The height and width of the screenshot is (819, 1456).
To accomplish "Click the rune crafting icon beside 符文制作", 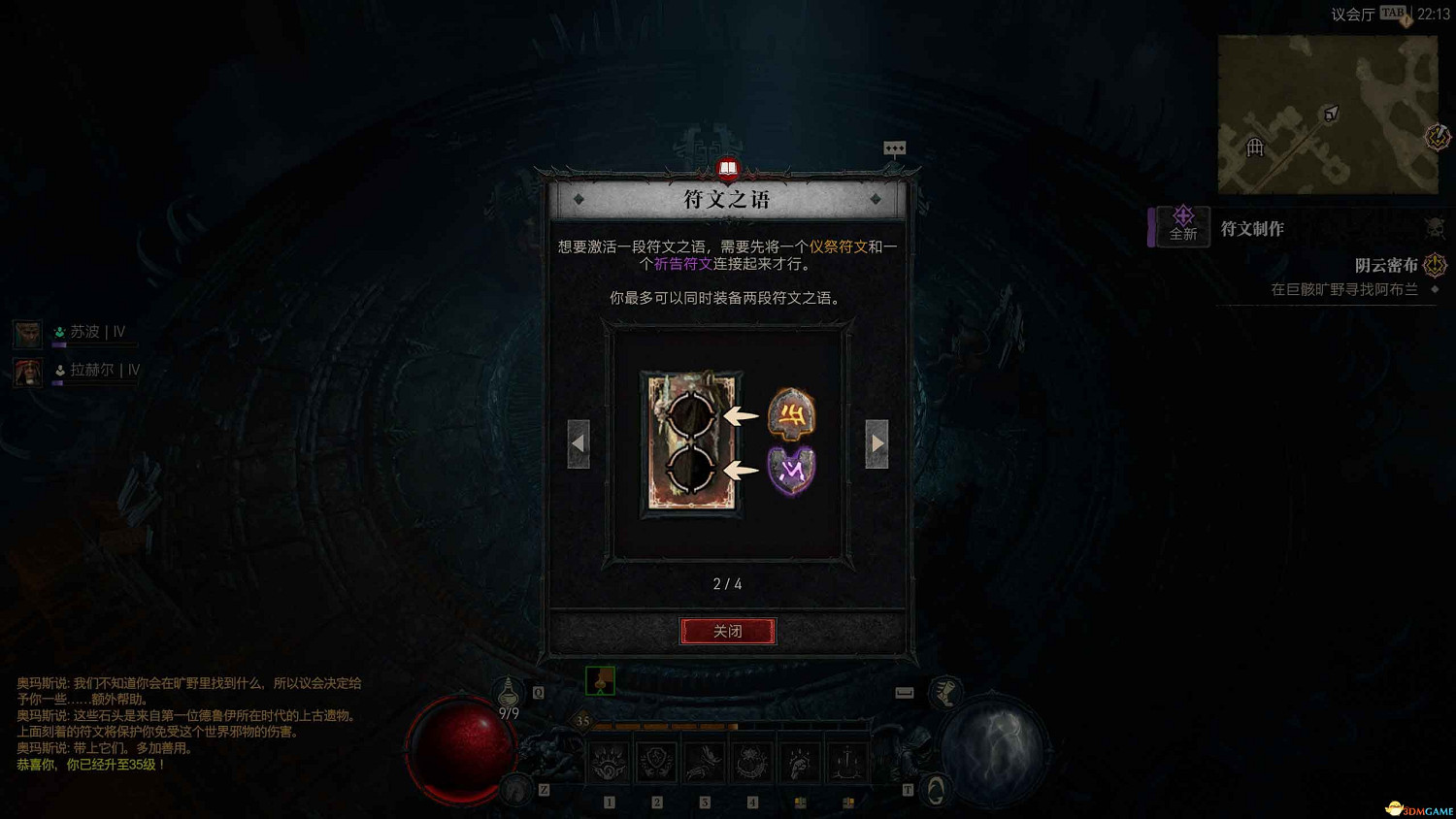I will pos(1181,221).
